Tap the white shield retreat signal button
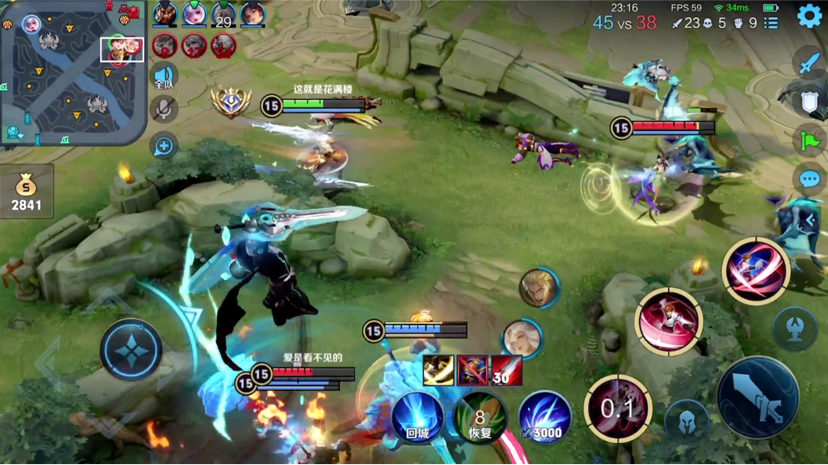828x465 pixels. point(808,100)
